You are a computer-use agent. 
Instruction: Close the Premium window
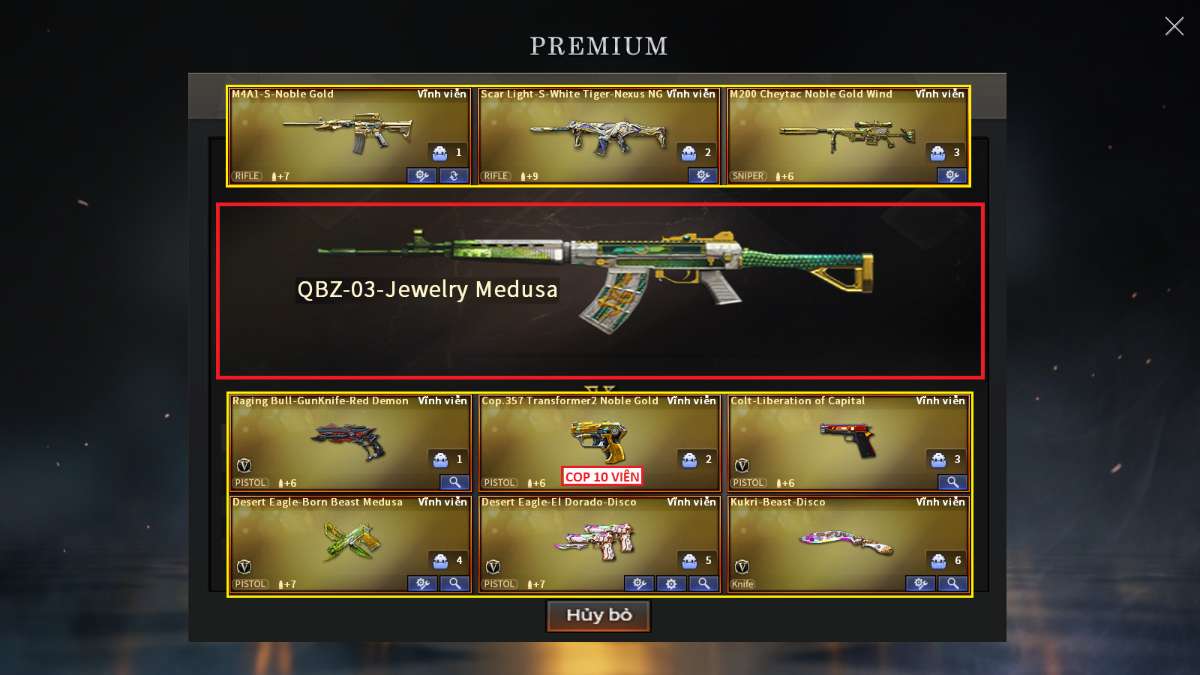(x=1174, y=26)
